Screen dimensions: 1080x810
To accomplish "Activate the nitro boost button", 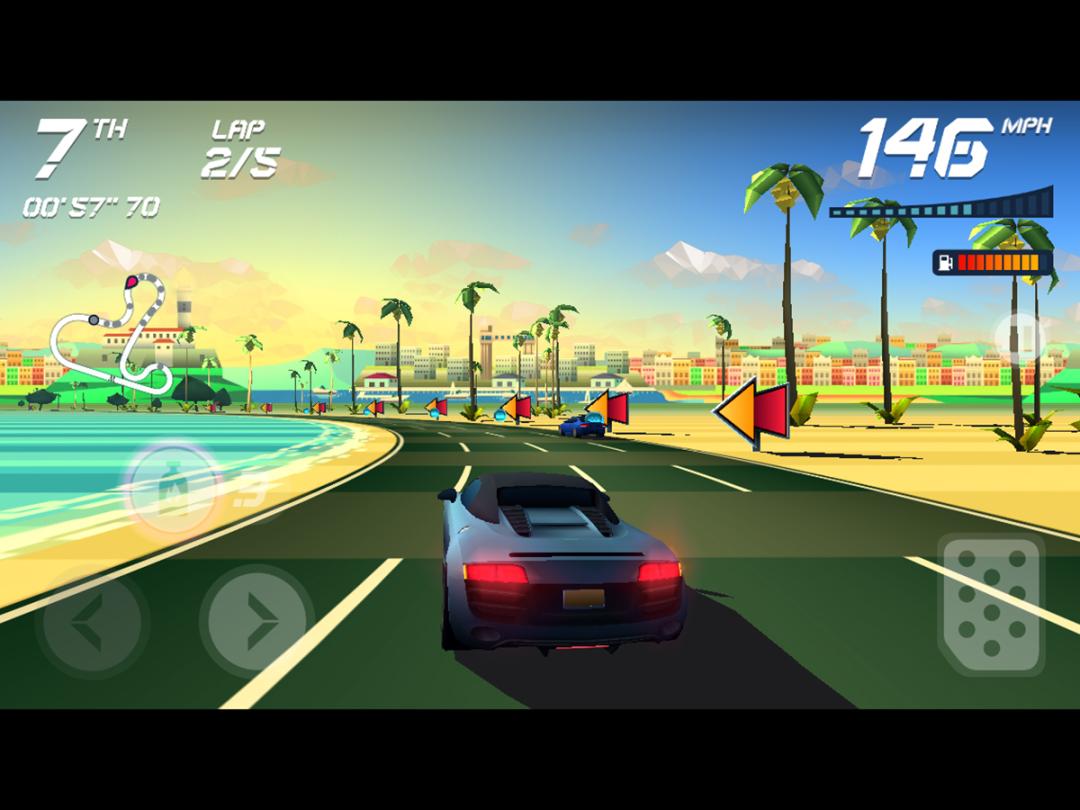I will click(175, 487).
